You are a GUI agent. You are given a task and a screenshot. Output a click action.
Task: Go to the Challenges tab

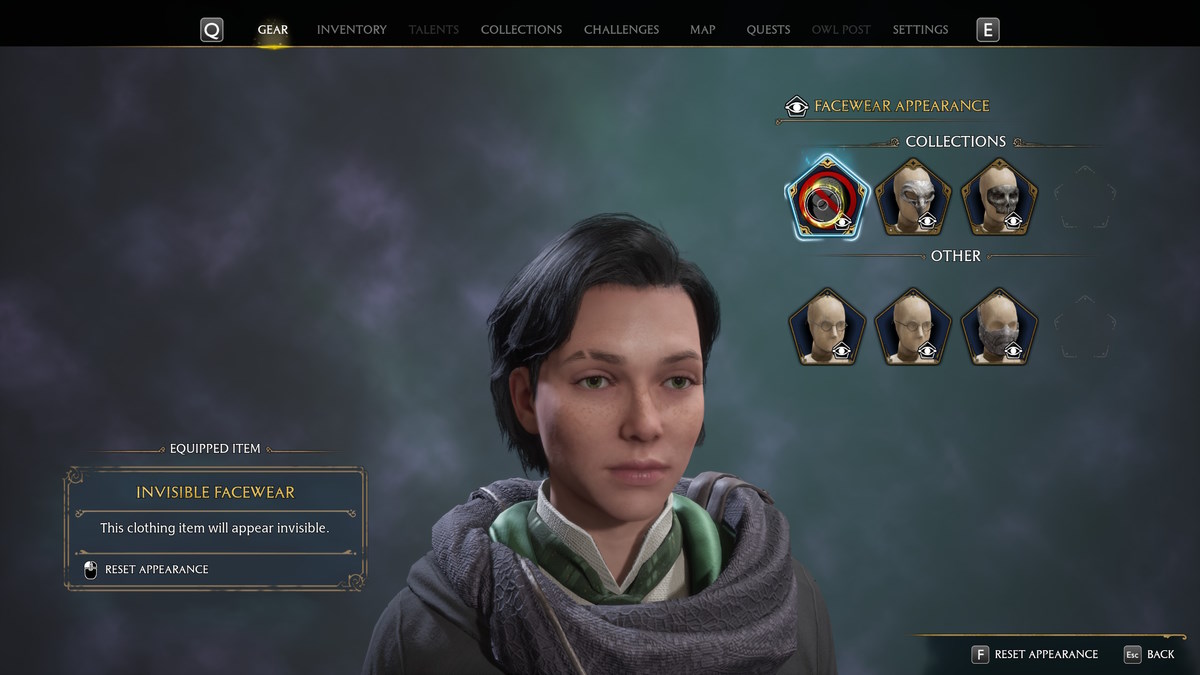point(621,30)
